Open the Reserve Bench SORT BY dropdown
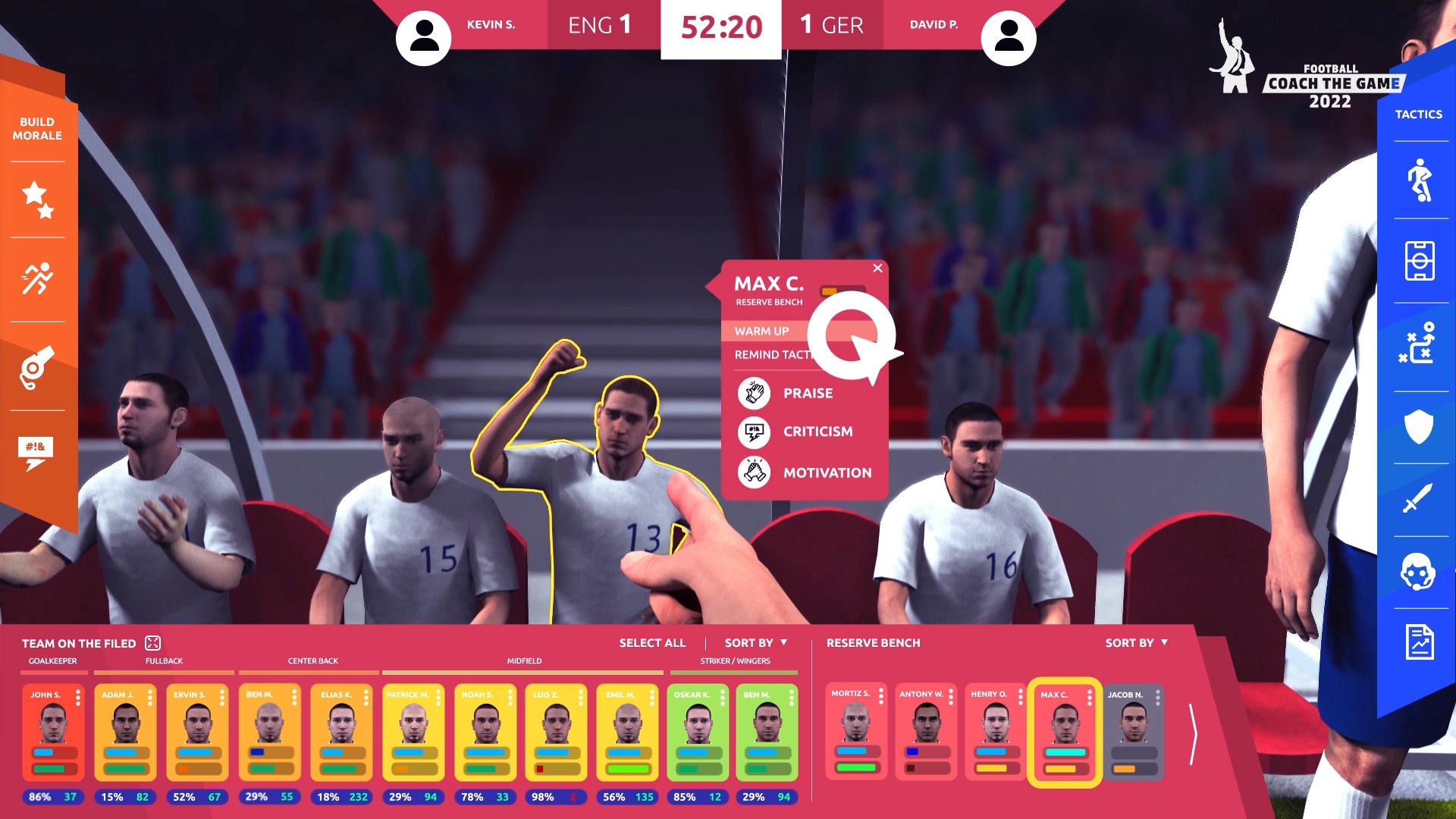This screenshot has height=819, width=1456. (1135, 642)
